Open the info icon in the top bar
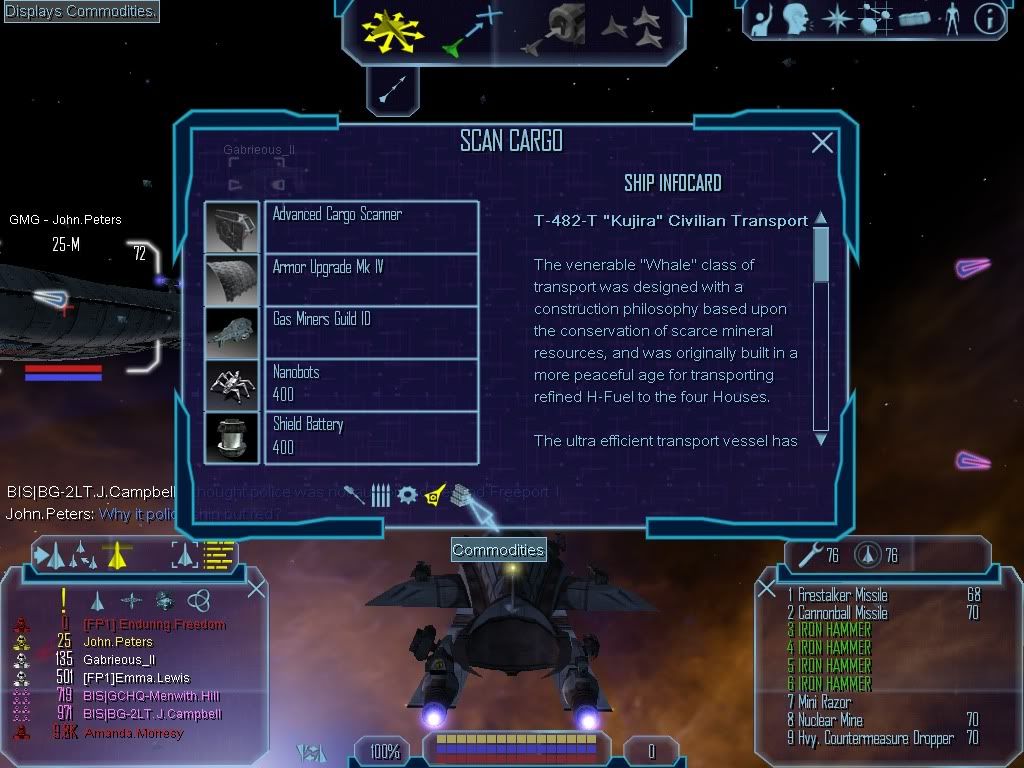The image size is (1024, 768). [x=989, y=19]
